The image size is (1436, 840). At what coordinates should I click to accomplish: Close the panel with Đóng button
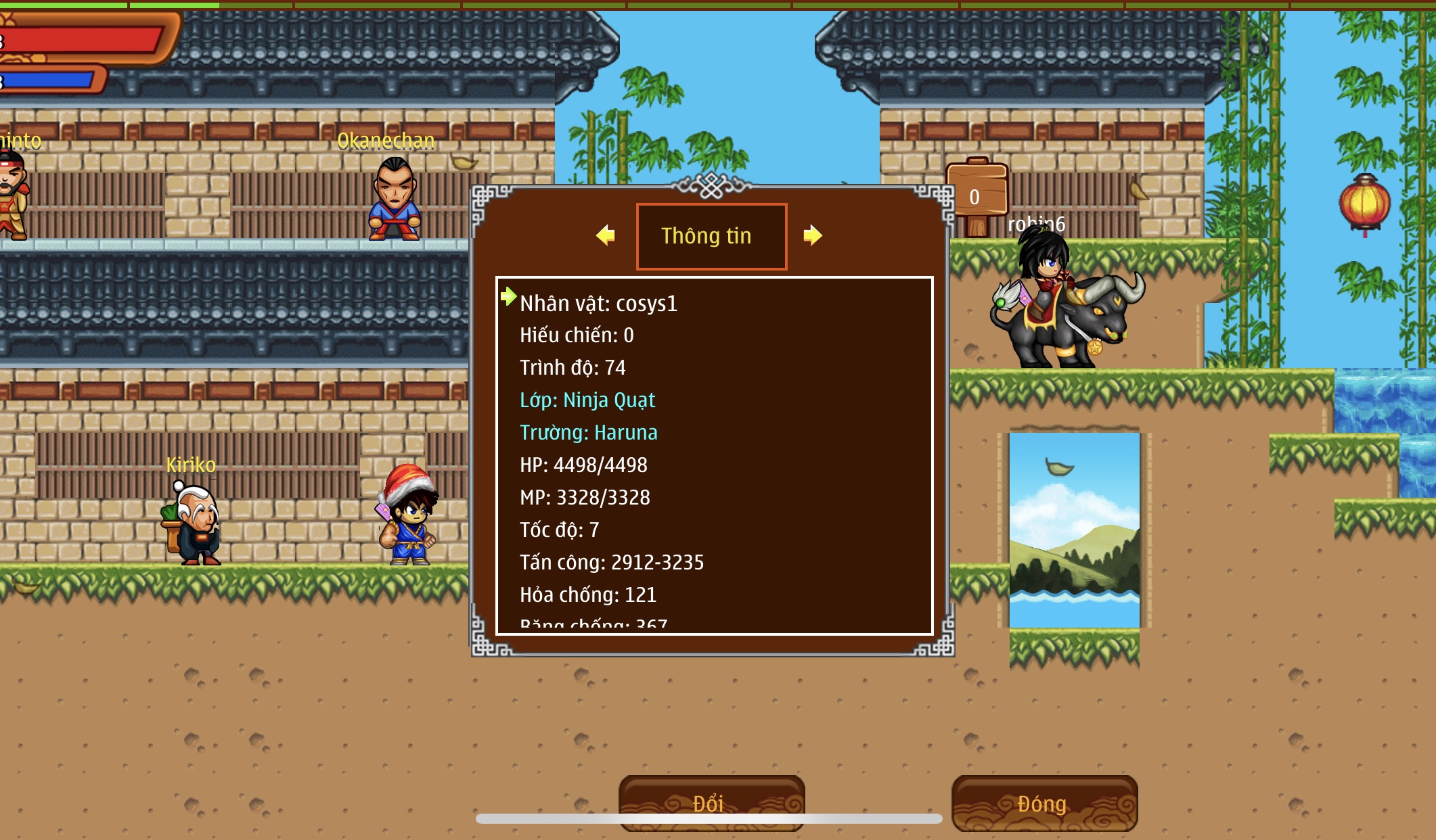click(1044, 803)
